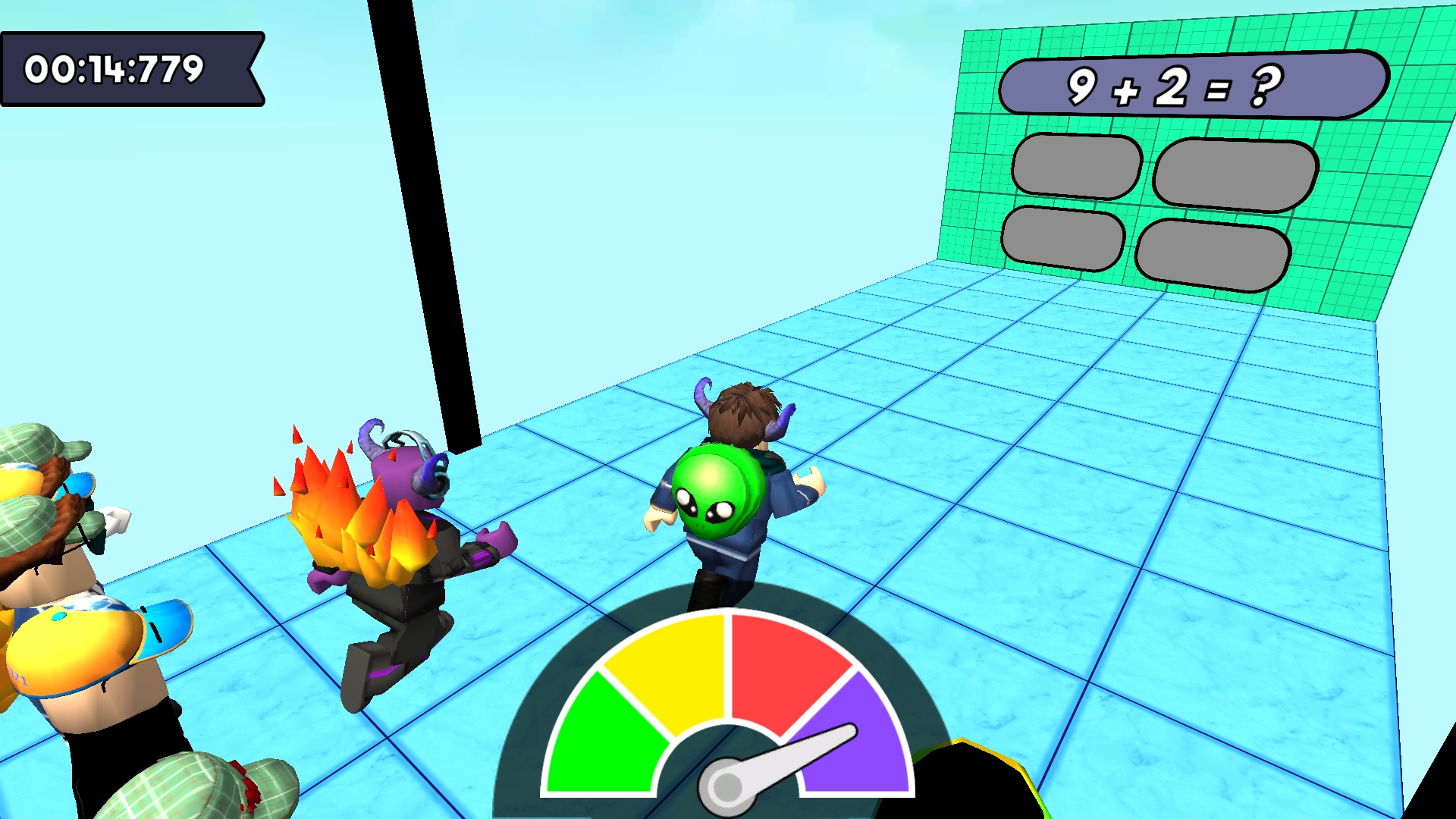Click the purple robot character's head
Image resolution: width=1456 pixels, height=819 pixels.
click(402, 478)
